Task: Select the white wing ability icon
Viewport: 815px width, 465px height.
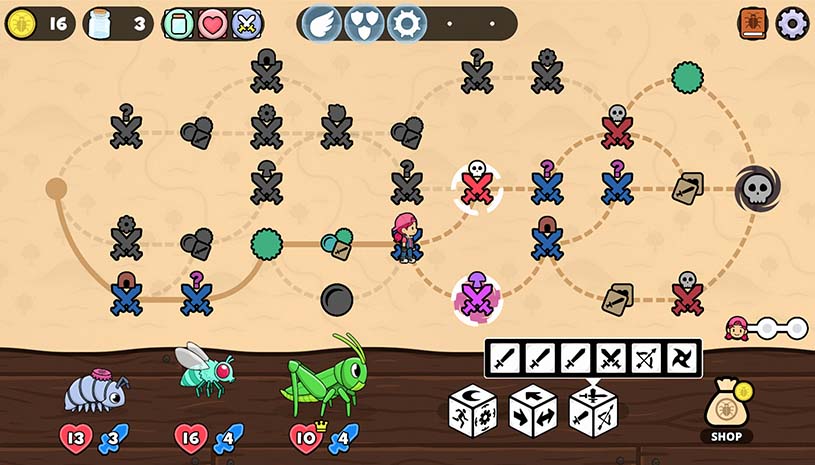Action: pos(322,23)
